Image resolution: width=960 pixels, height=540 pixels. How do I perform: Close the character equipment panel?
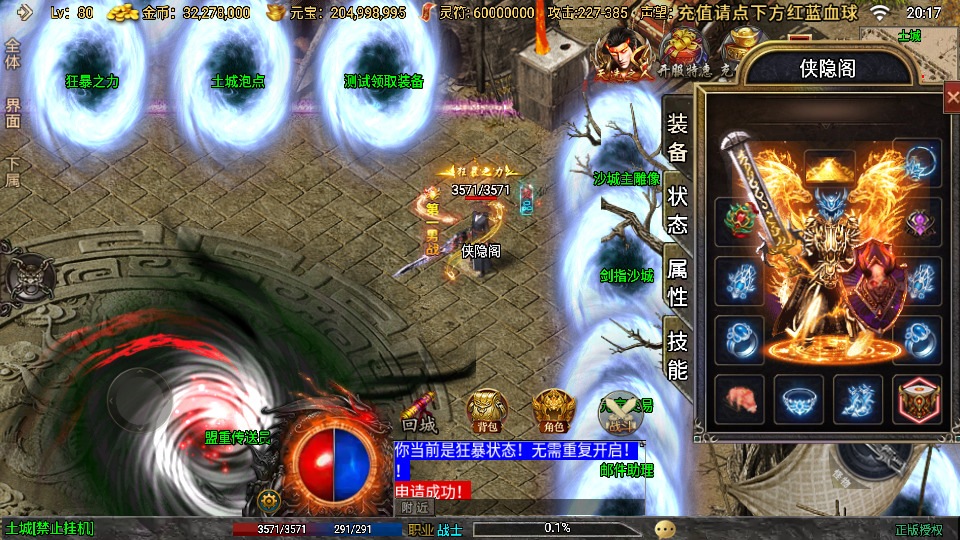pos(951,97)
